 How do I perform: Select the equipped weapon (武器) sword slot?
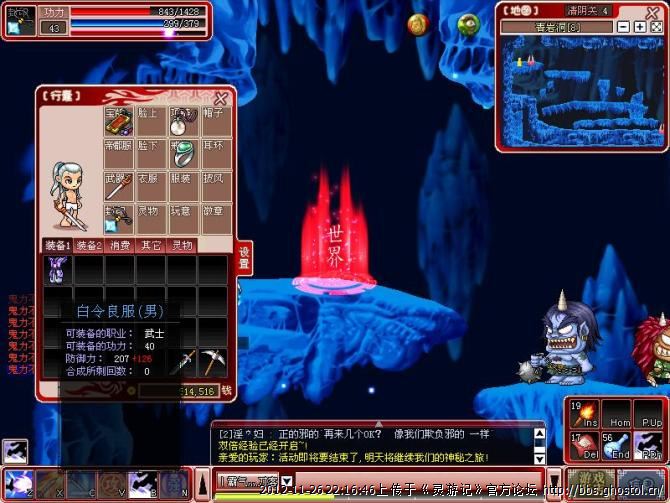click(118, 185)
